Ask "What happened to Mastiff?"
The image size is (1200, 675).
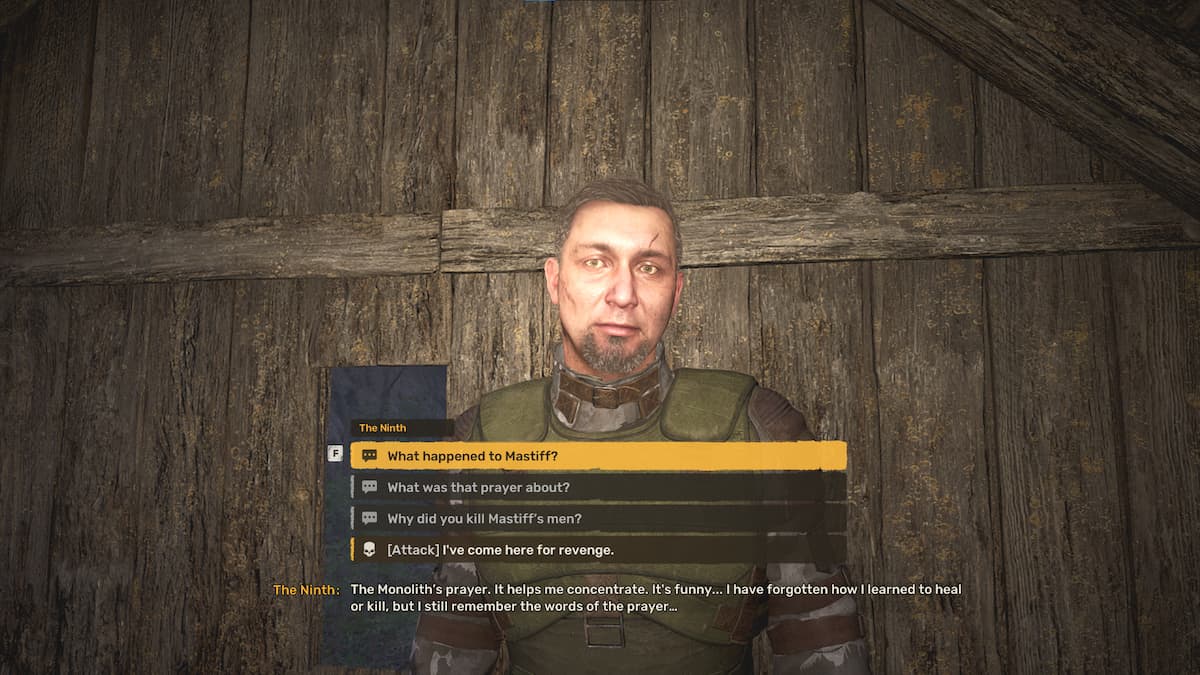600,456
